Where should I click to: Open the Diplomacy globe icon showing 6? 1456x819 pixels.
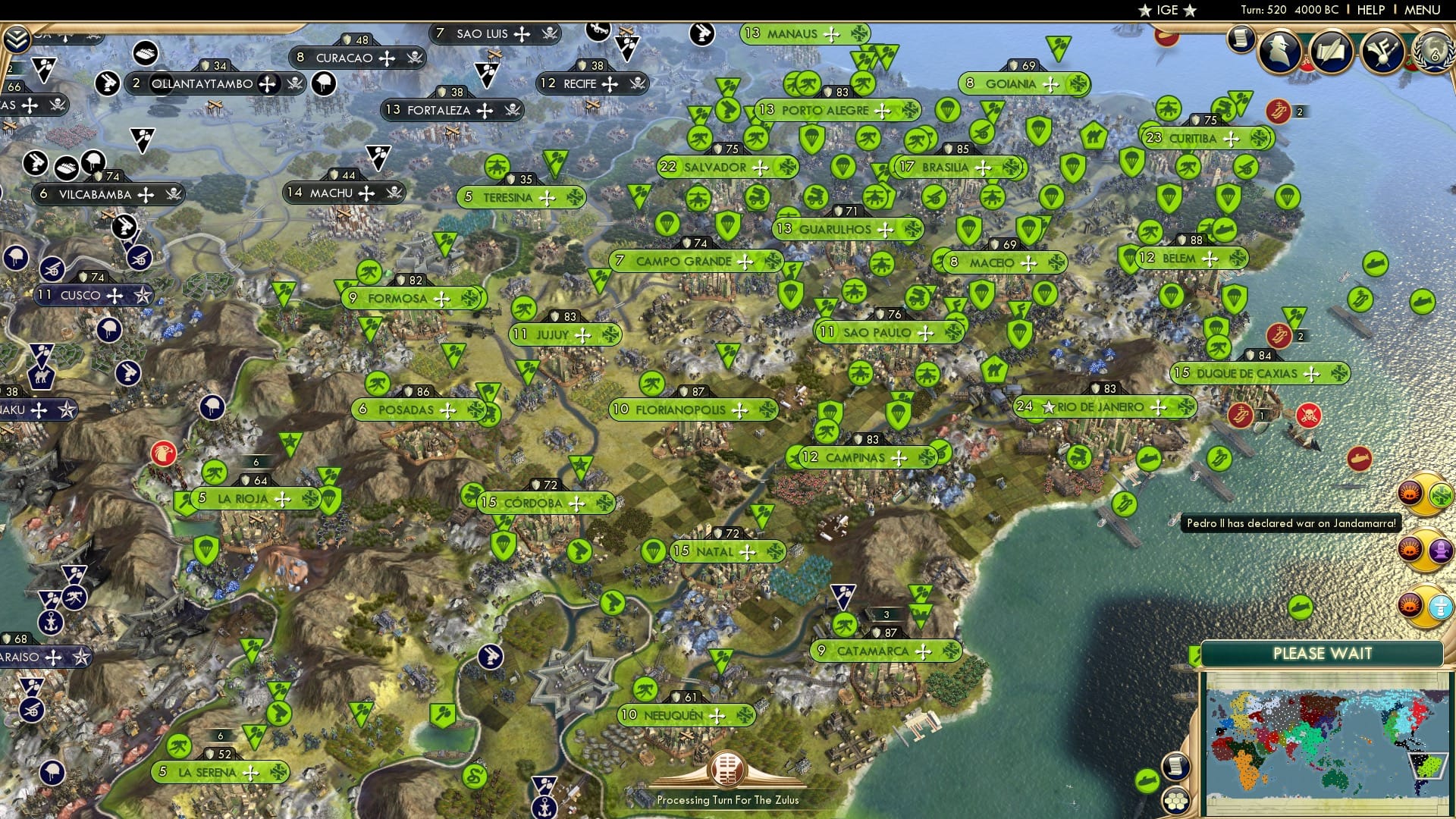(x=1438, y=53)
